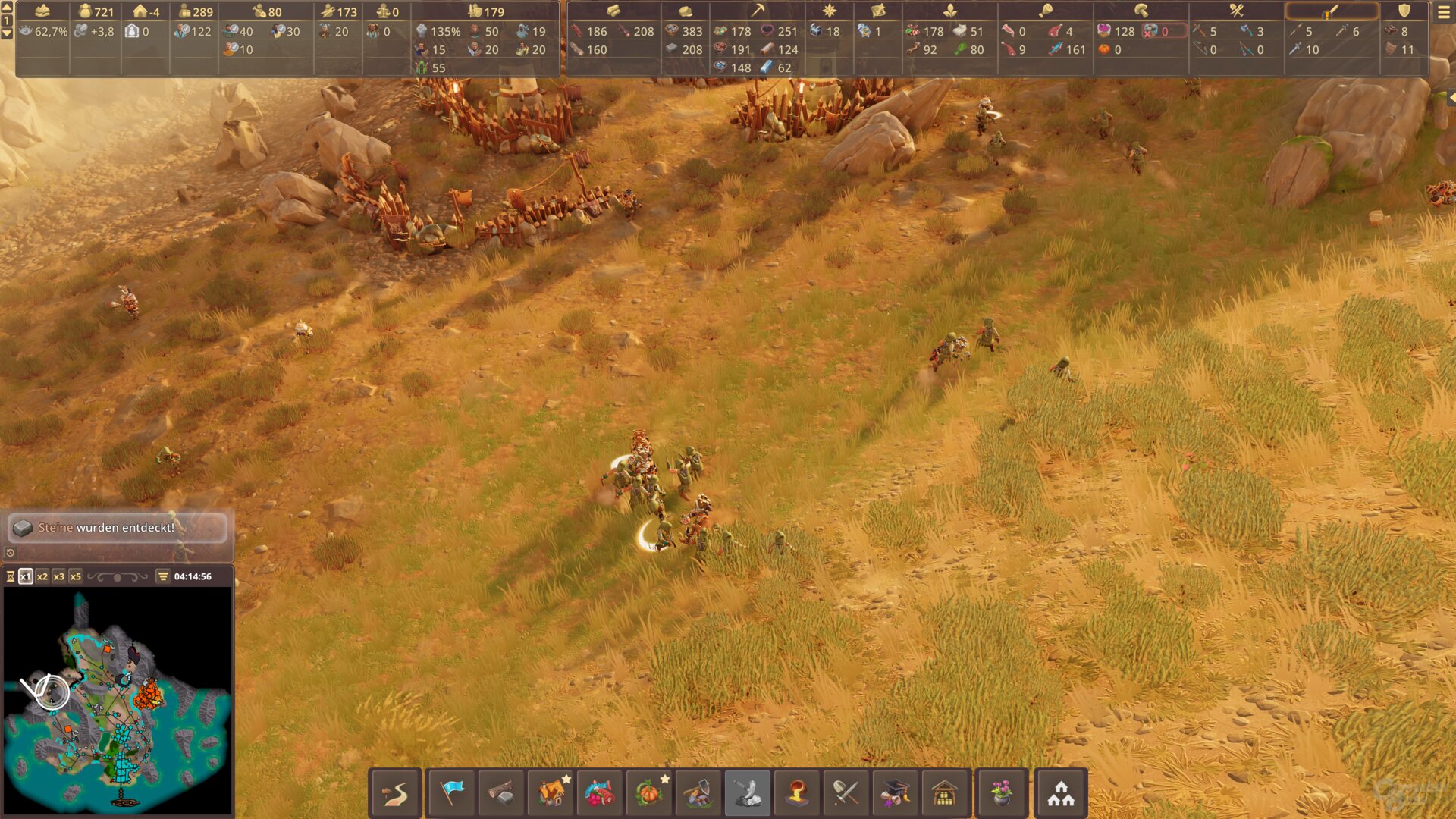
Task: Choose the residential house build category
Action: (551, 793)
